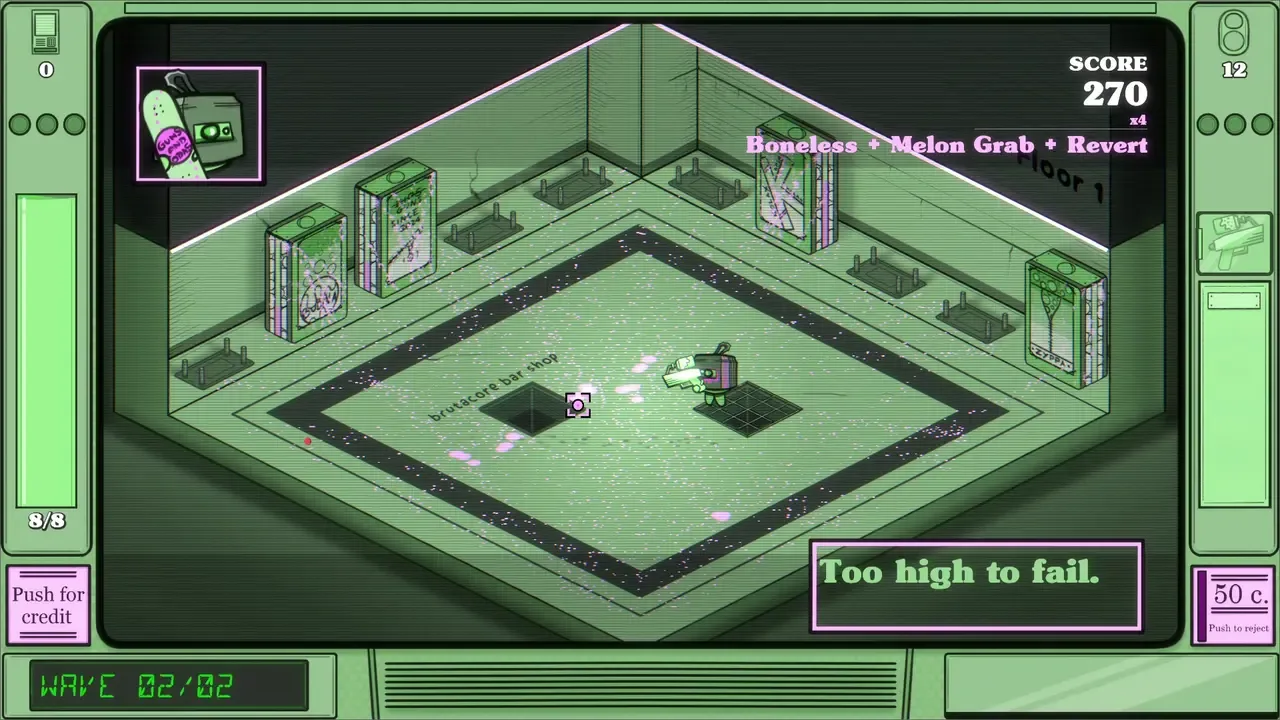
Task: Click the coin stack icon above 12
Action: point(1234,33)
